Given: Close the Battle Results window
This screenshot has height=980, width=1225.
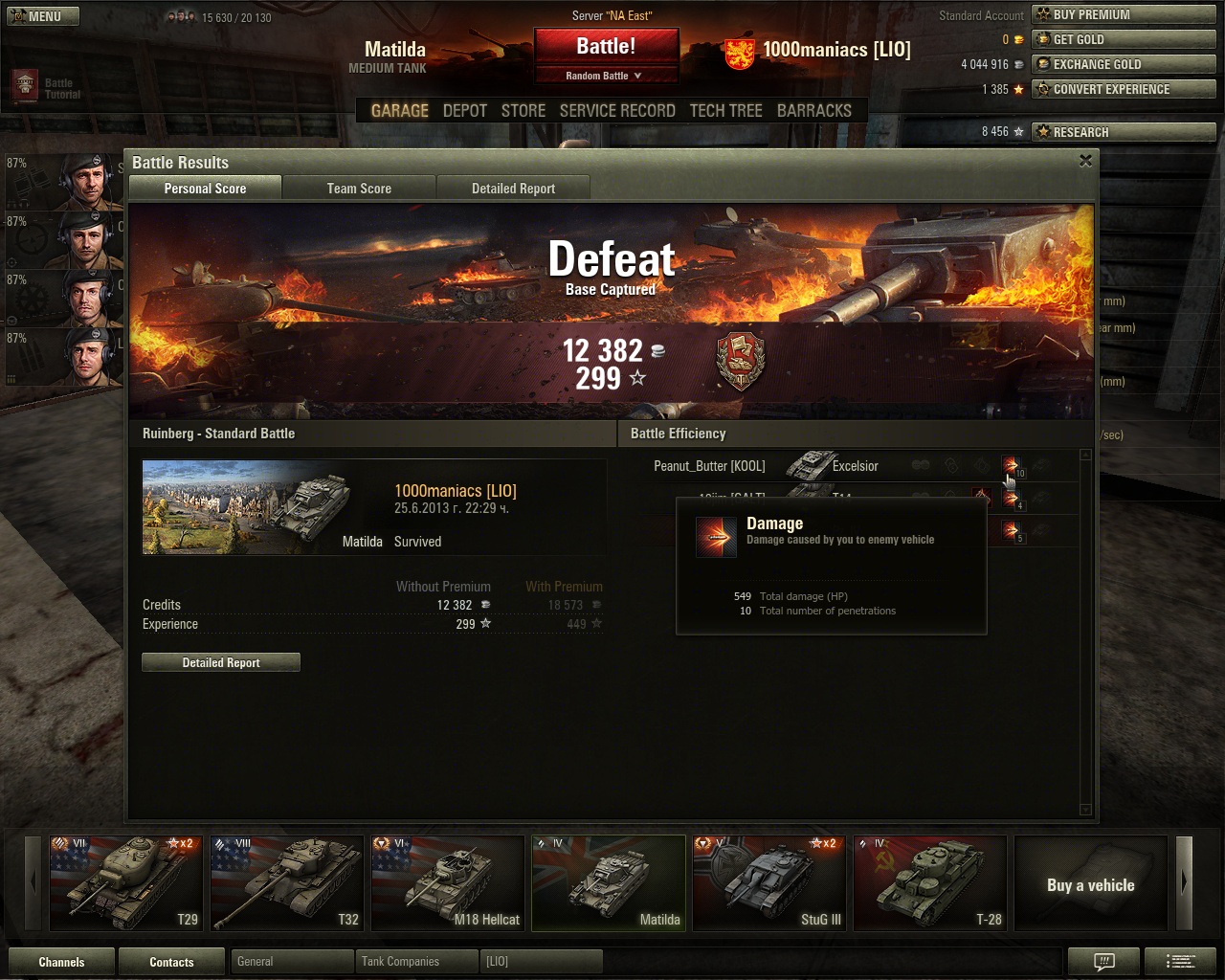Looking at the screenshot, I should 1085,161.
